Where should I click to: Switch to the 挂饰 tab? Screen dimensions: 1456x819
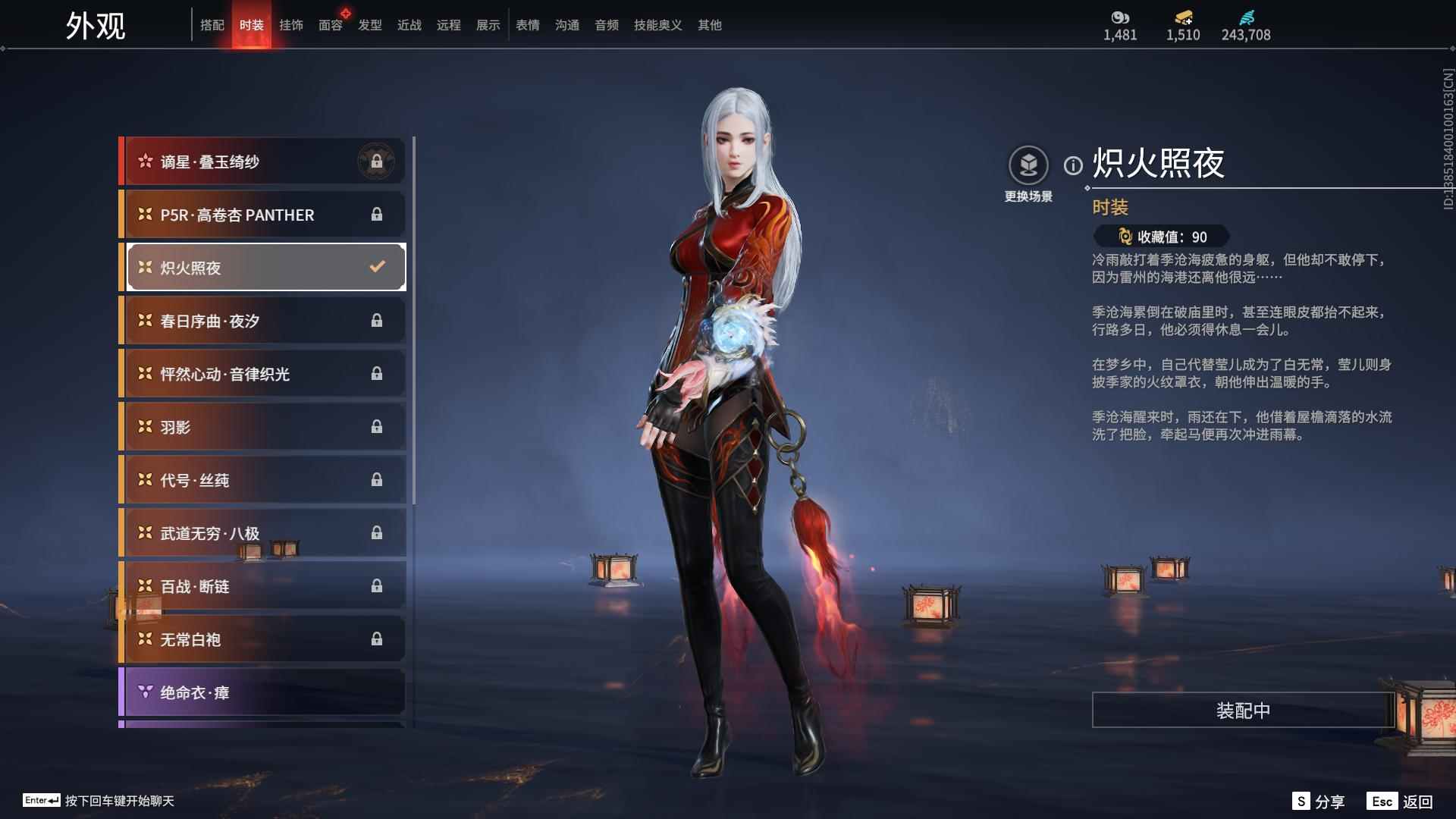tap(291, 25)
